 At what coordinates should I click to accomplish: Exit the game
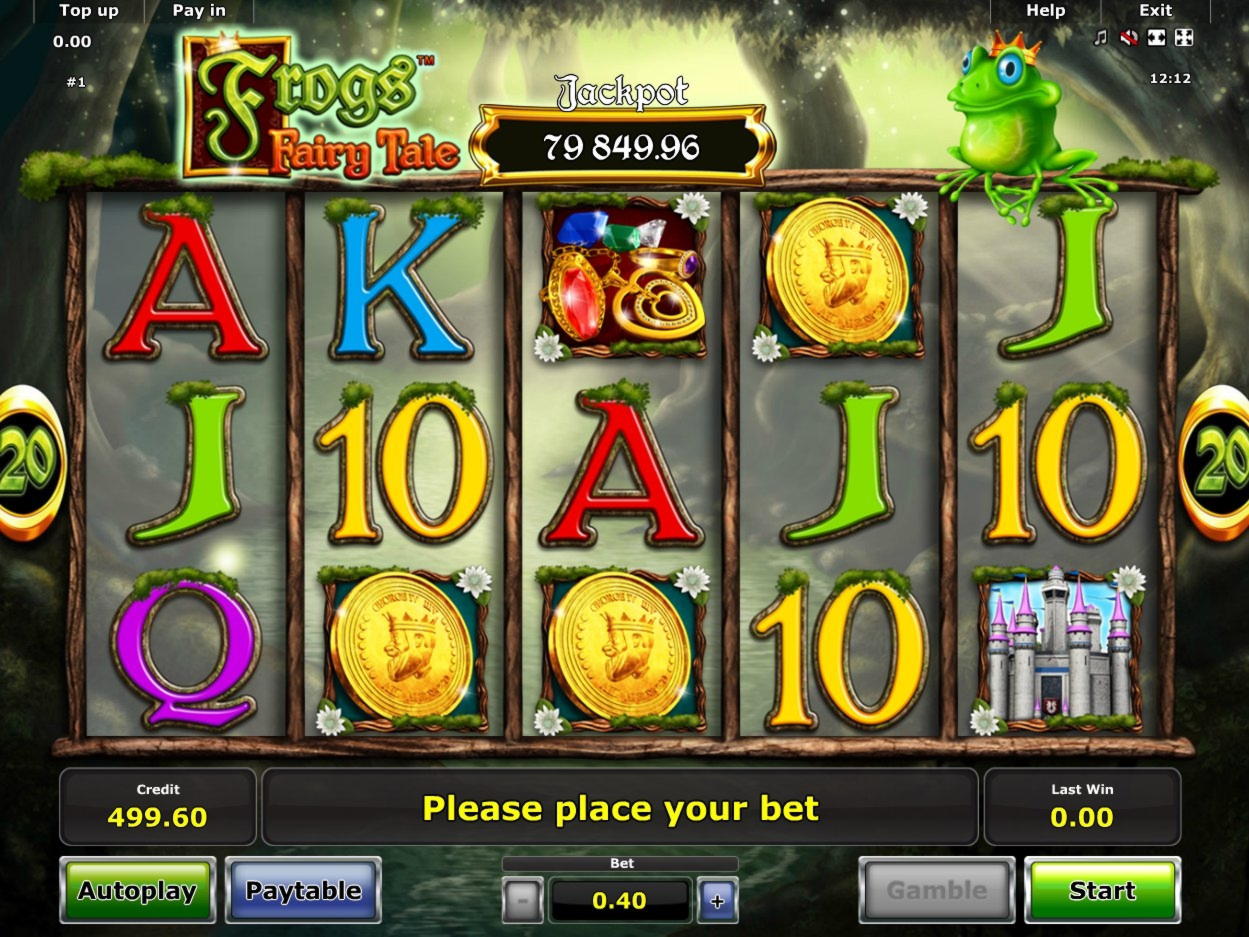(x=1155, y=11)
